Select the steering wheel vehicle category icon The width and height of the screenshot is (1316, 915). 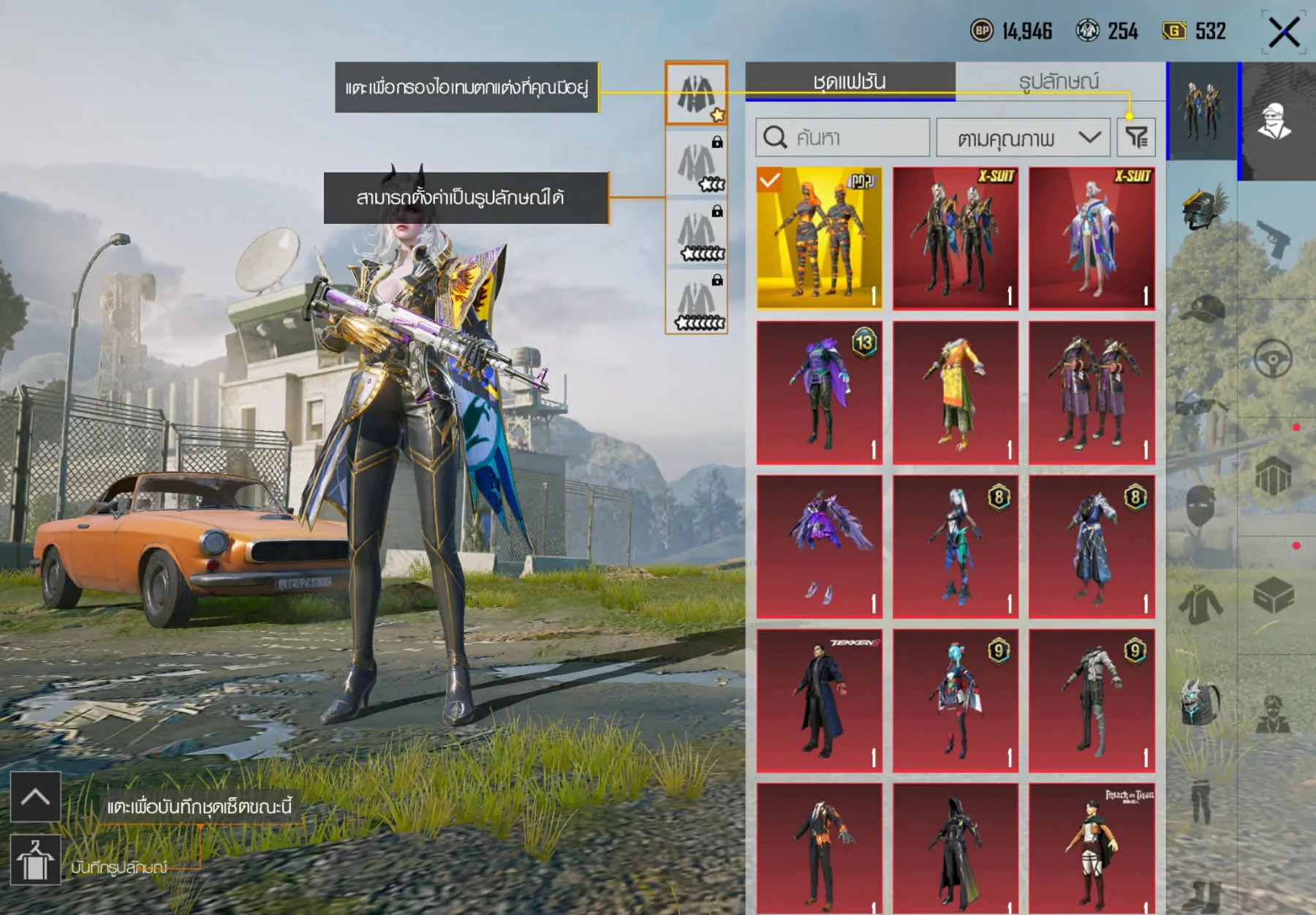pos(1272,356)
